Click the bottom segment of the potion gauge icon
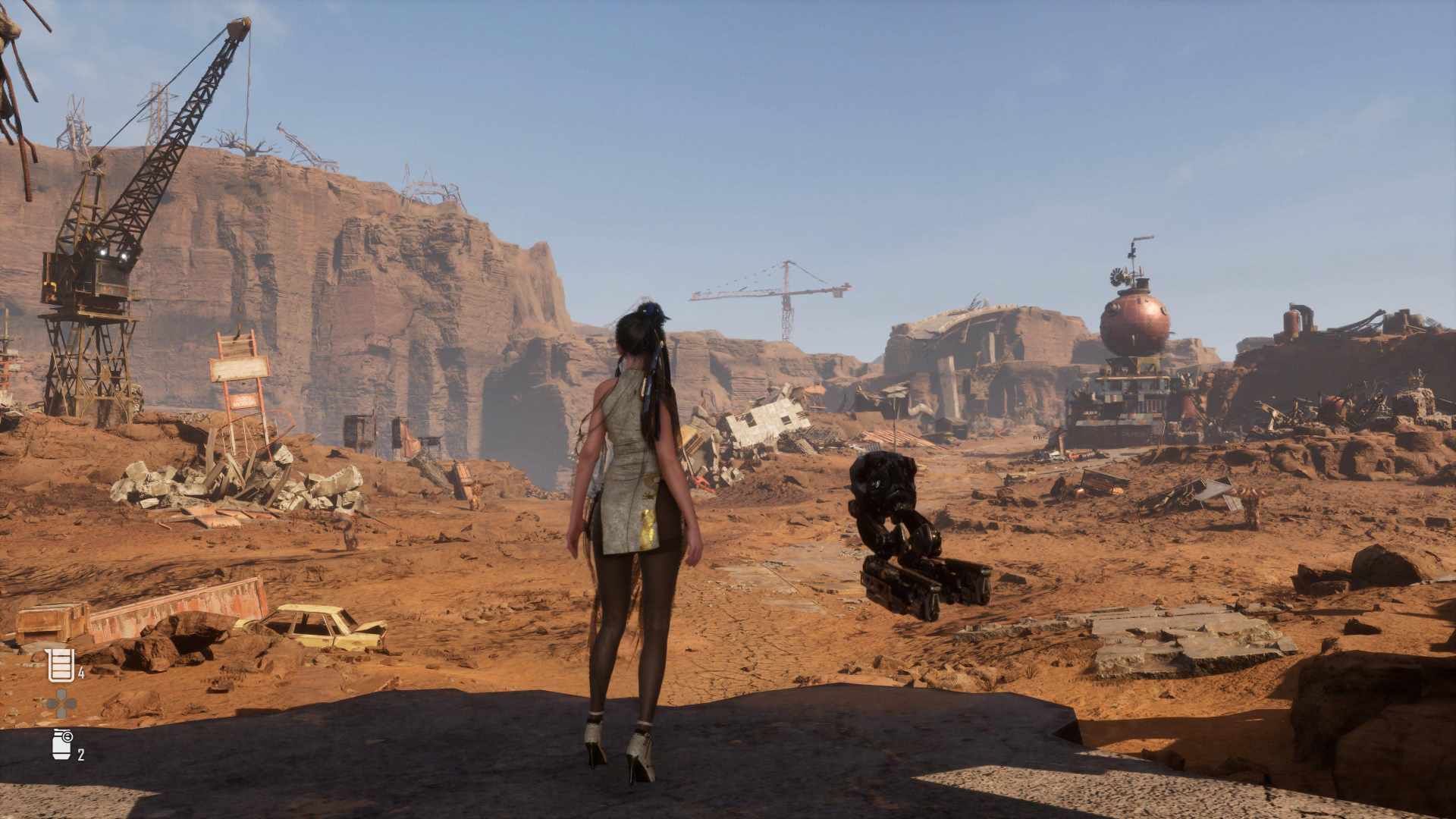Screen dimensions: 1456x819 pos(61,676)
